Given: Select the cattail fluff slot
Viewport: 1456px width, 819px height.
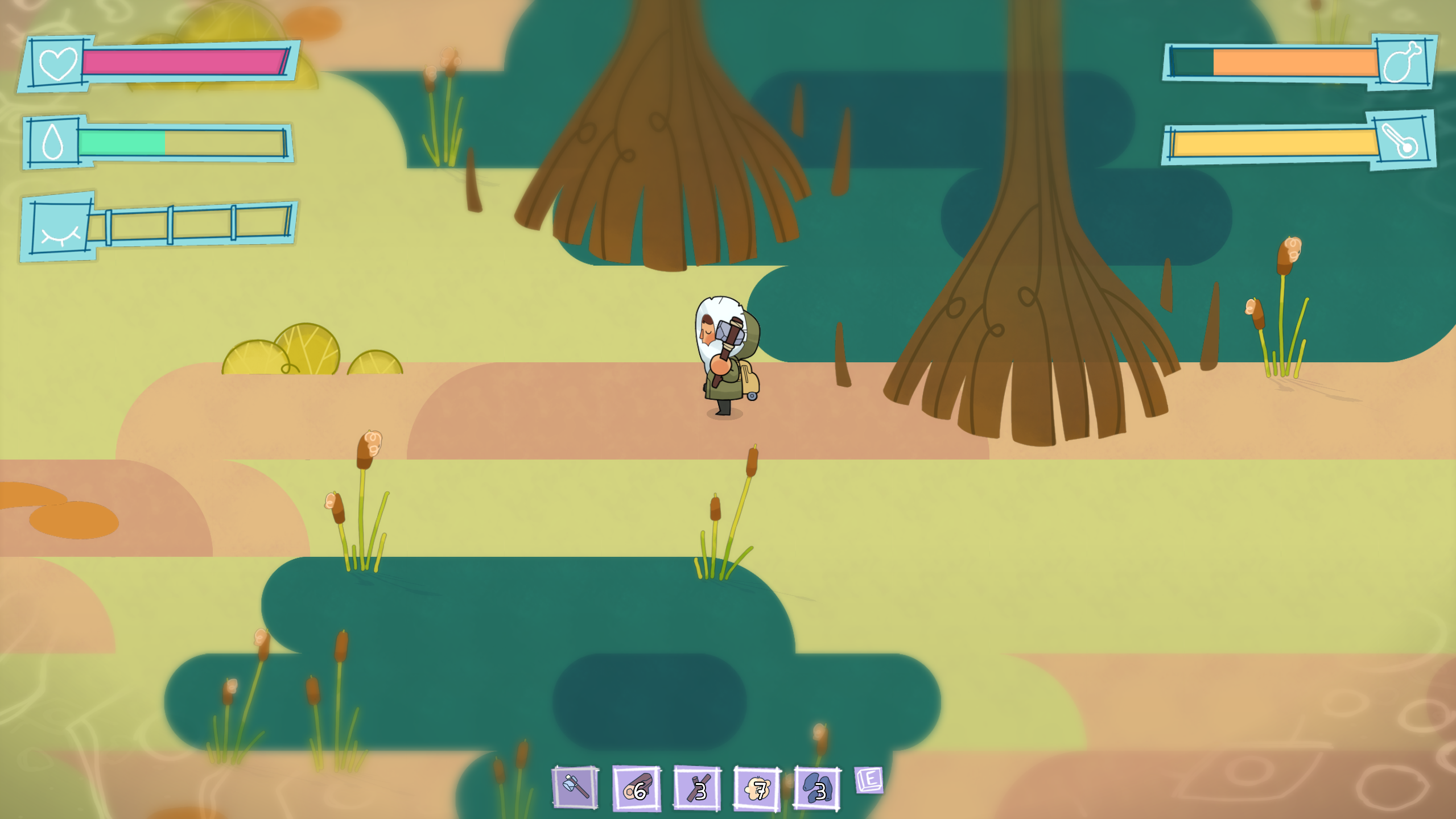Looking at the screenshot, I should point(757,788).
